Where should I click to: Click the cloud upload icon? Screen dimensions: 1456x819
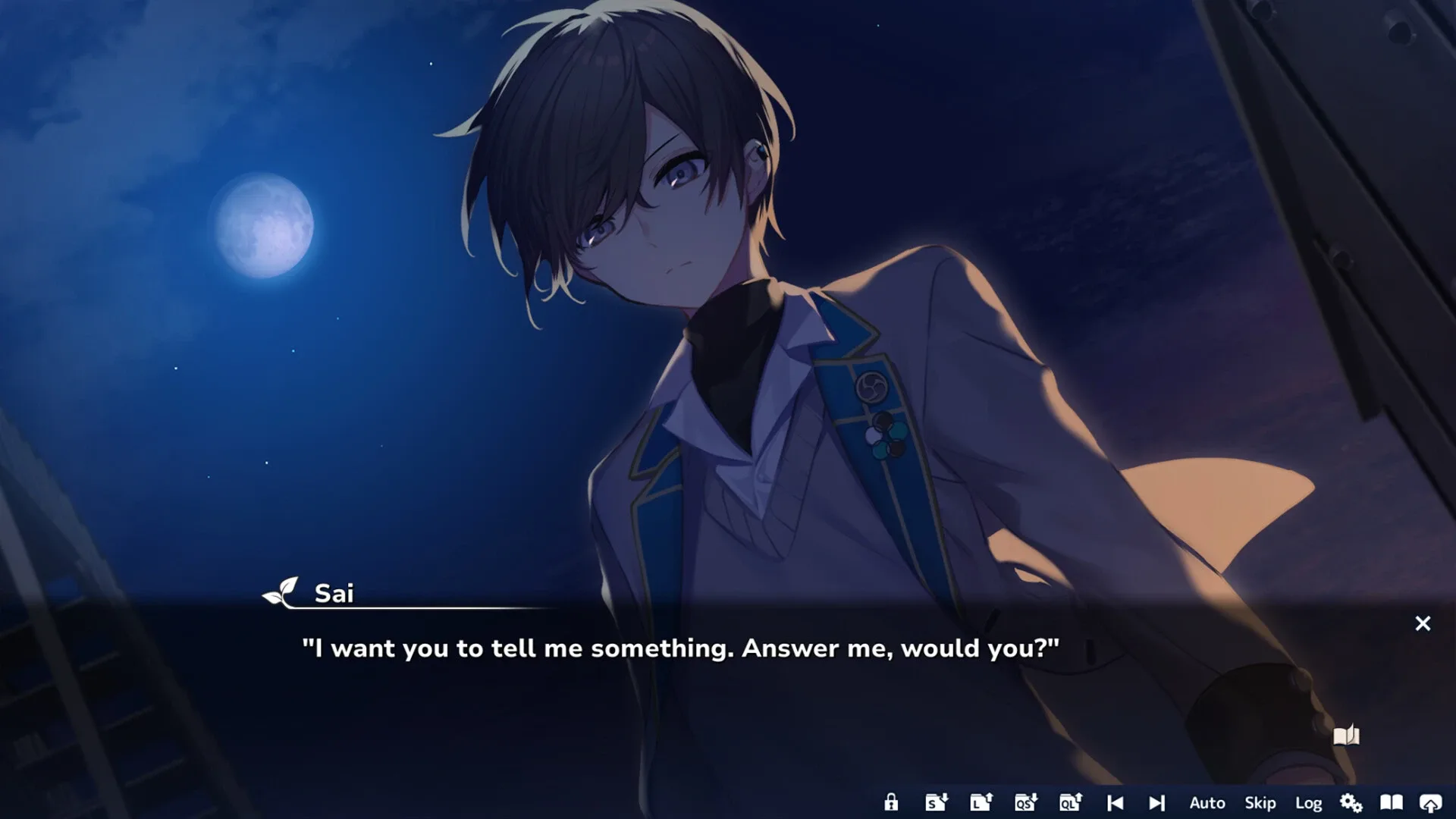pyautogui.click(x=1431, y=802)
